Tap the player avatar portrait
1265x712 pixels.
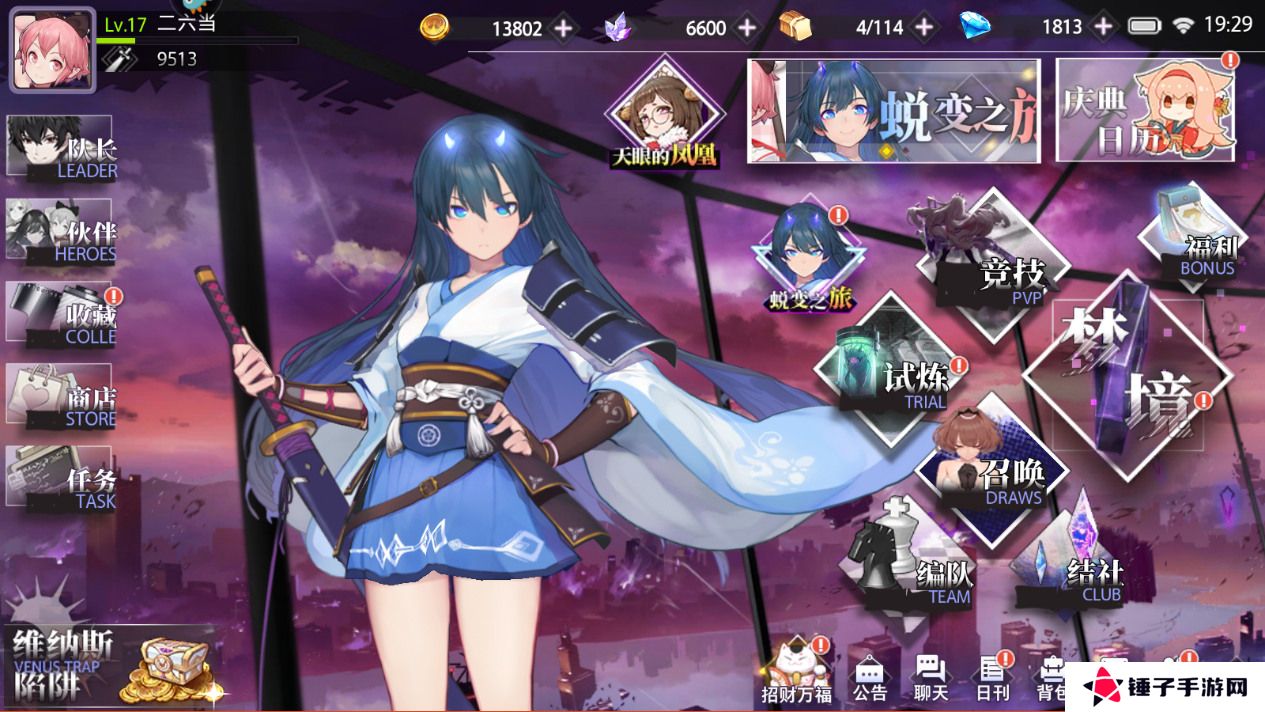point(53,50)
